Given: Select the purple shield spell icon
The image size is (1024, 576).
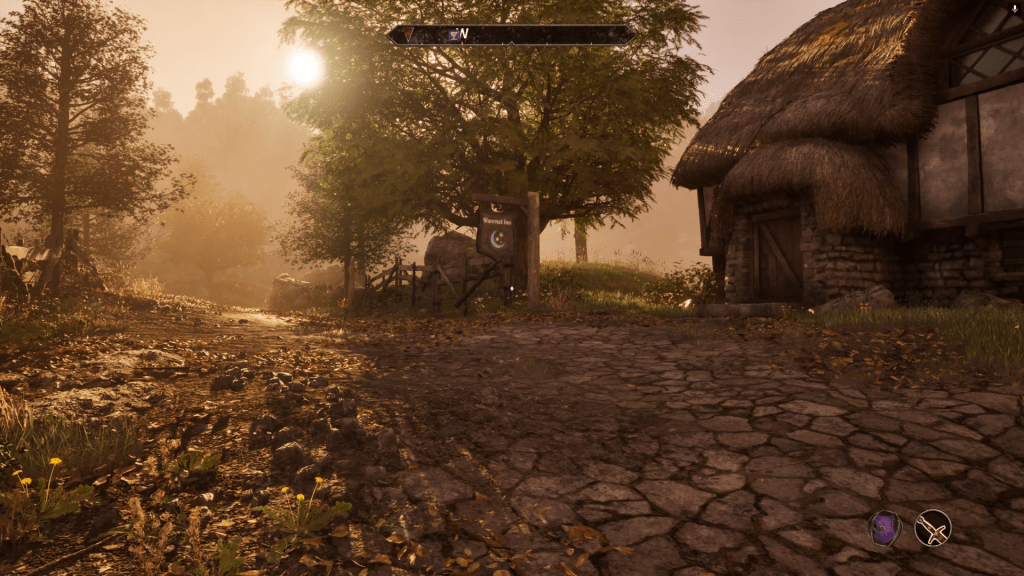Looking at the screenshot, I should click(x=884, y=528).
